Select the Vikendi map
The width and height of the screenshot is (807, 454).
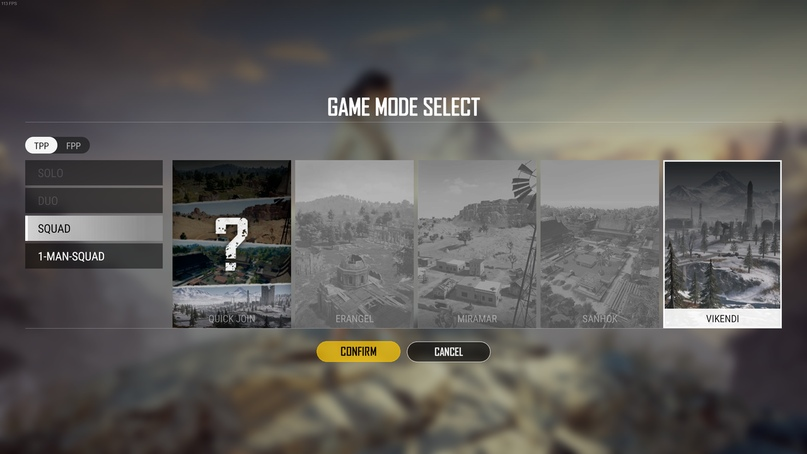(x=722, y=244)
